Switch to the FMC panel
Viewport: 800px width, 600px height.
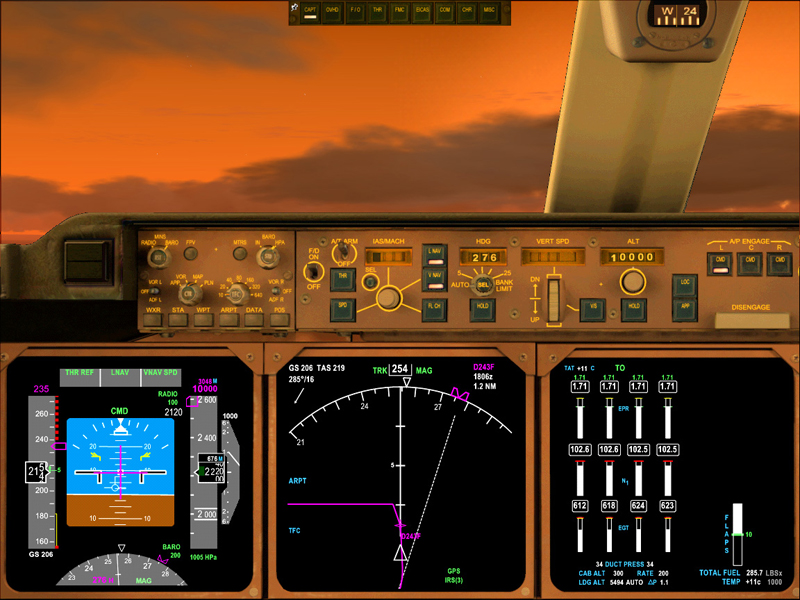(x=400, y=10)
